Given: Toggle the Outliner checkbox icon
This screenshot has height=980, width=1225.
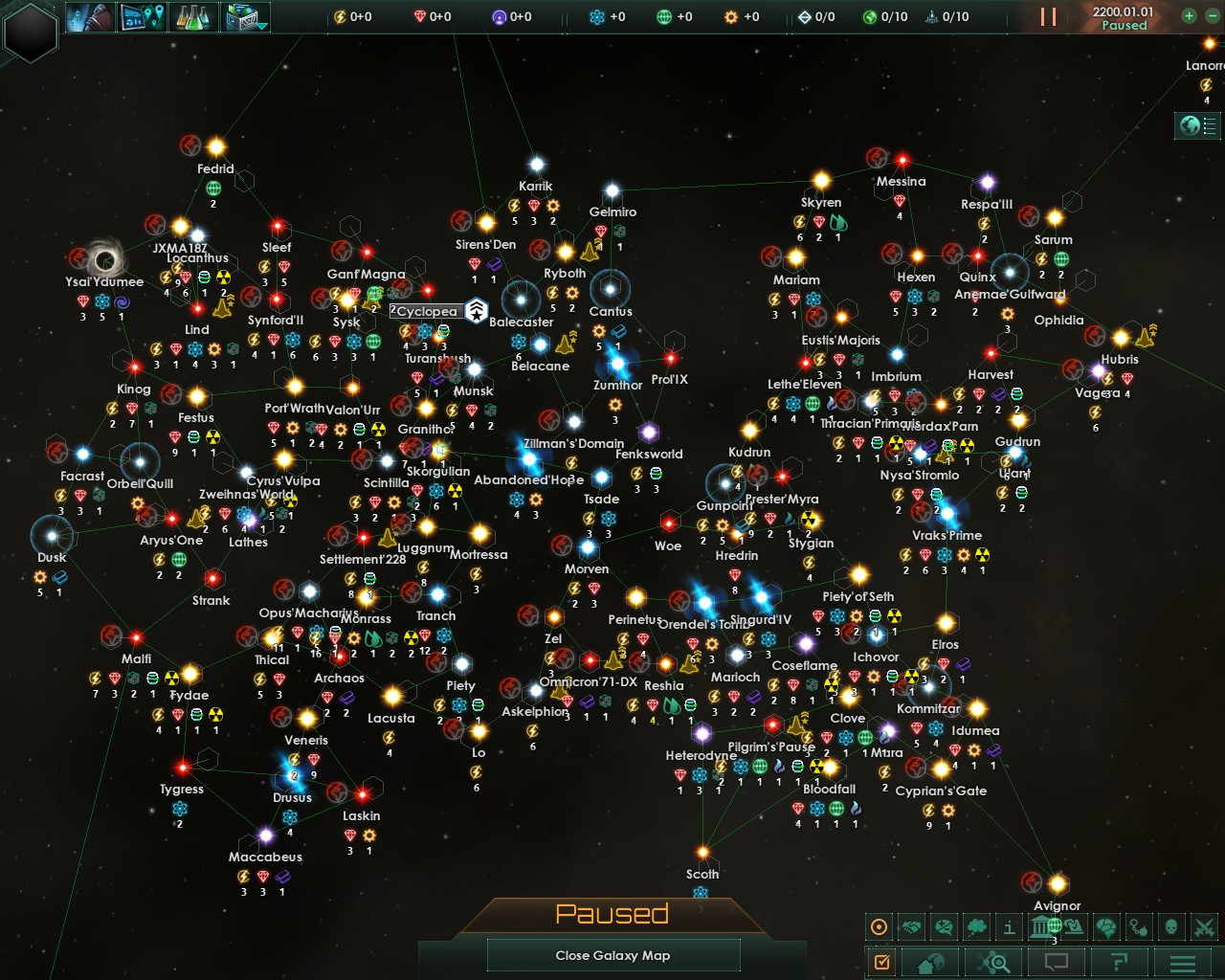Looking at the screenshot, I should click(x=881, y=960).
